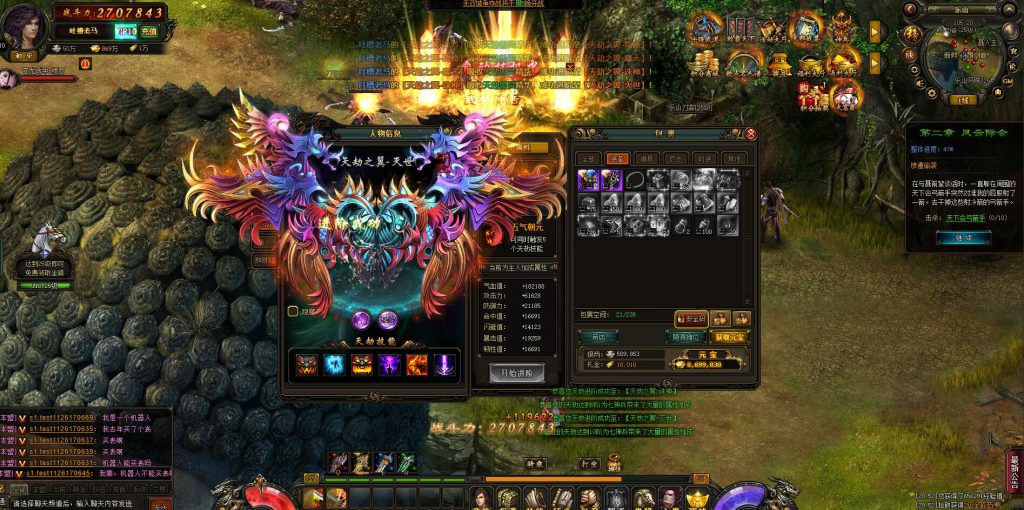Open the 最新公告 announcements tab
Image resolution: width=1024 pixels, height=510 pixels.
click(x=1014, y=470)
